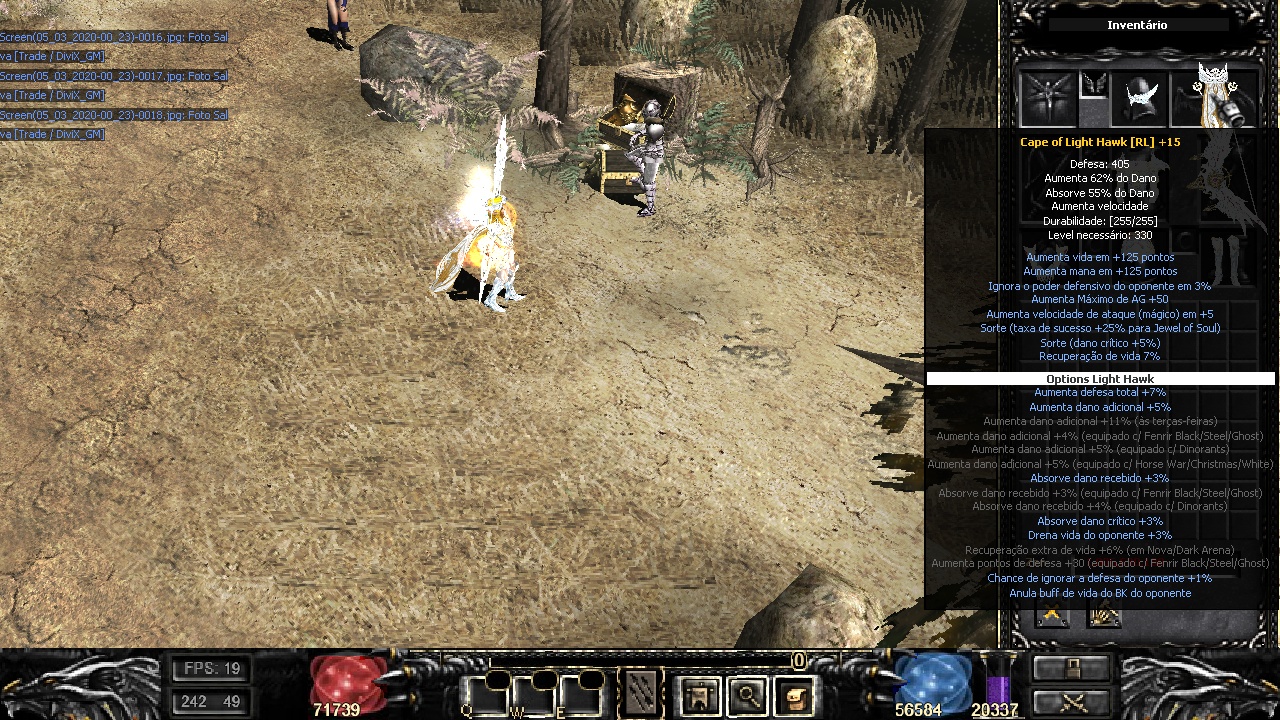Select the E potion hotkey slot

(x=578, y=695)
